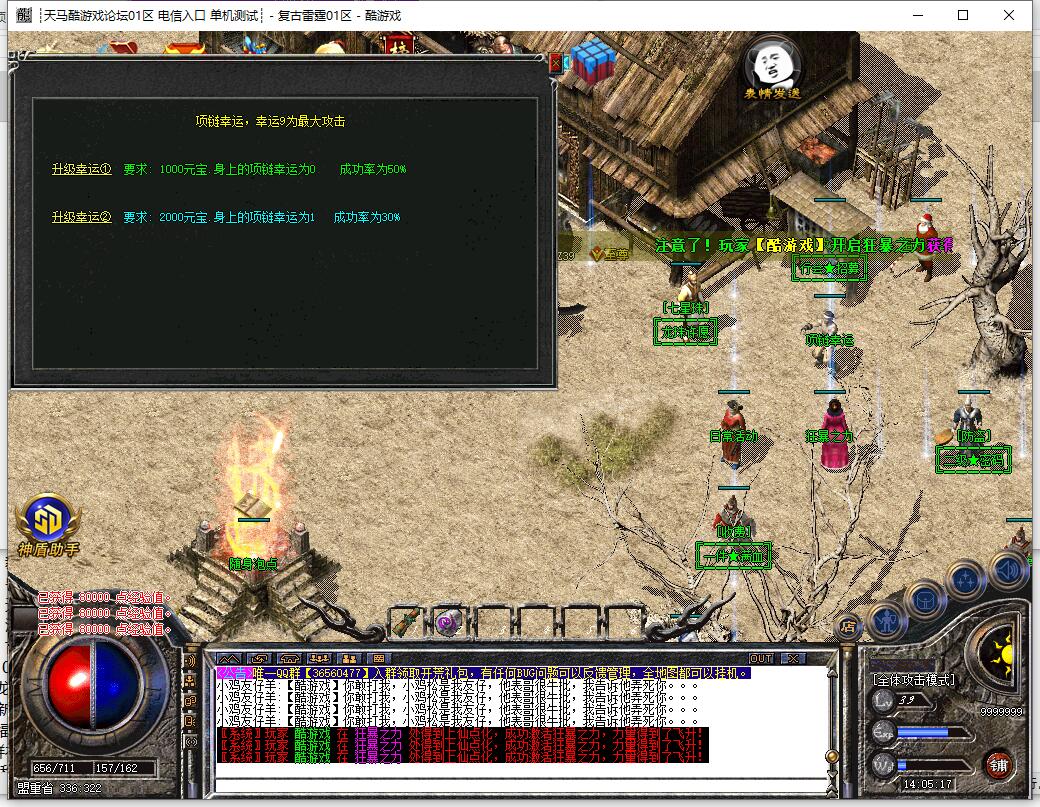The width and height of the screenshot is (1040, 807).
Task: Open the 店 shop button
Action: tap(847, 628)
